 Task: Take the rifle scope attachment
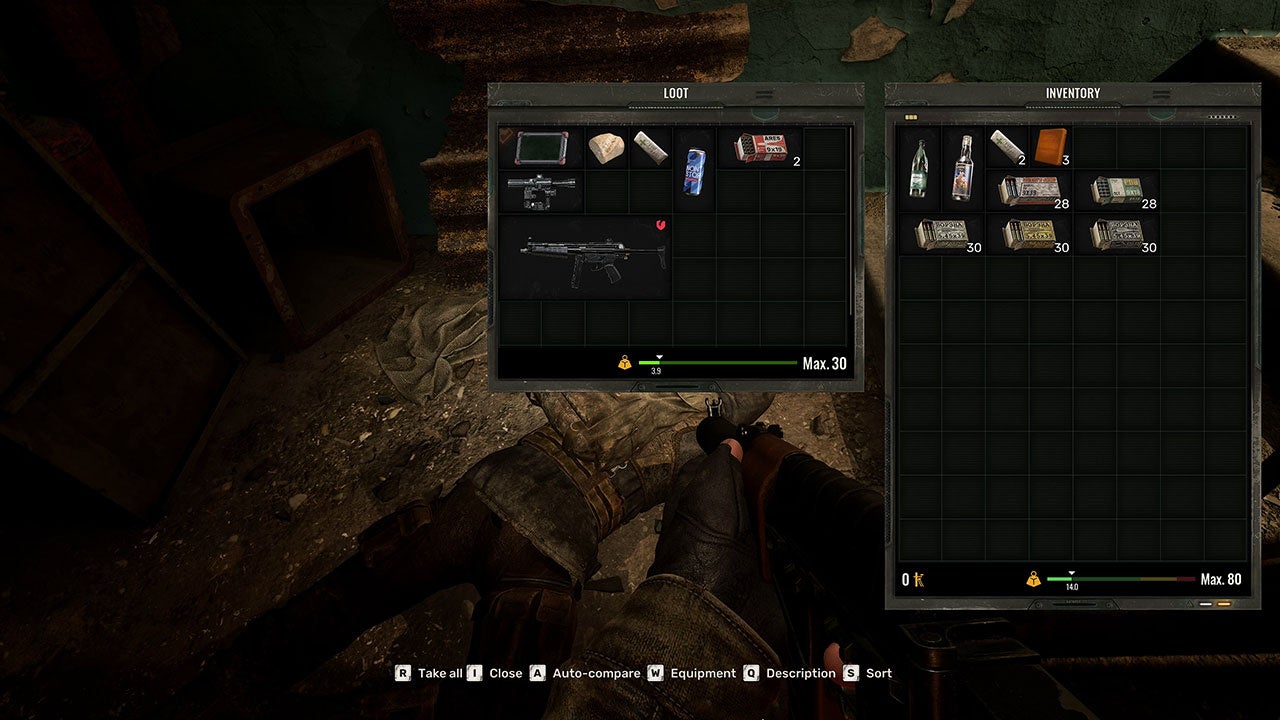pos(540,190)
